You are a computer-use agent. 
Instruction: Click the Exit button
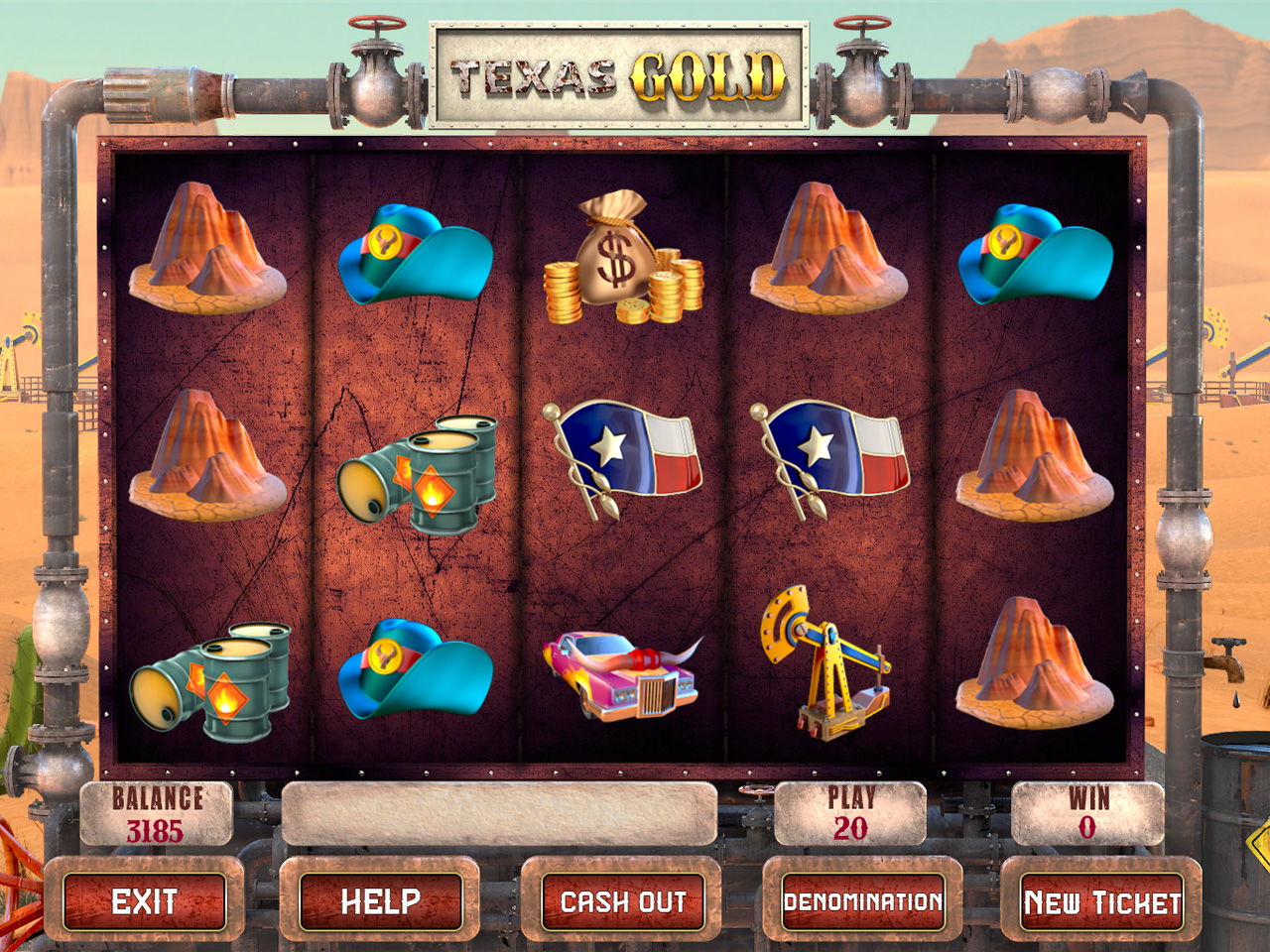(x=145, y=901)
